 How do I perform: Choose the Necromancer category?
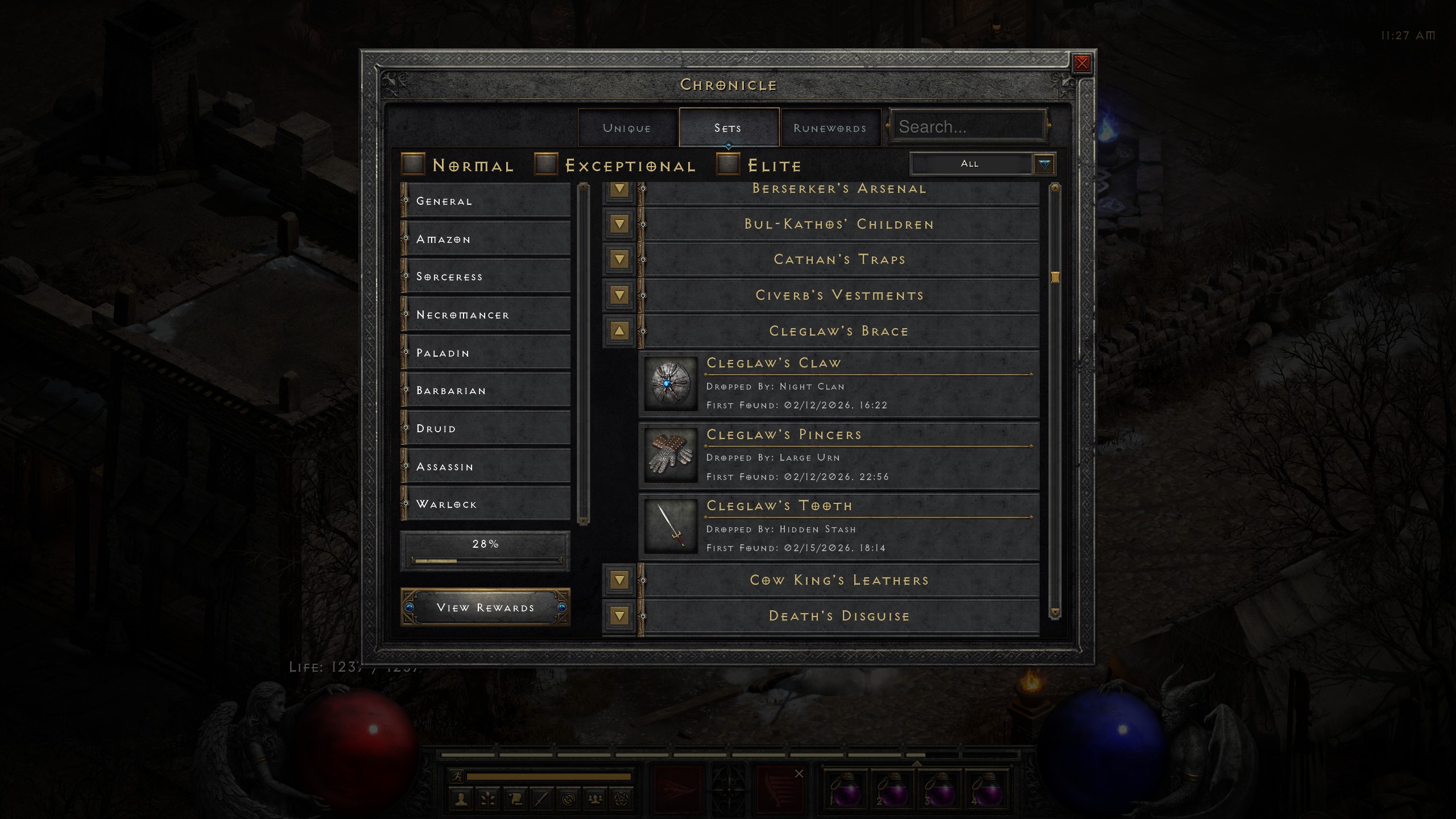click(486, 315)
